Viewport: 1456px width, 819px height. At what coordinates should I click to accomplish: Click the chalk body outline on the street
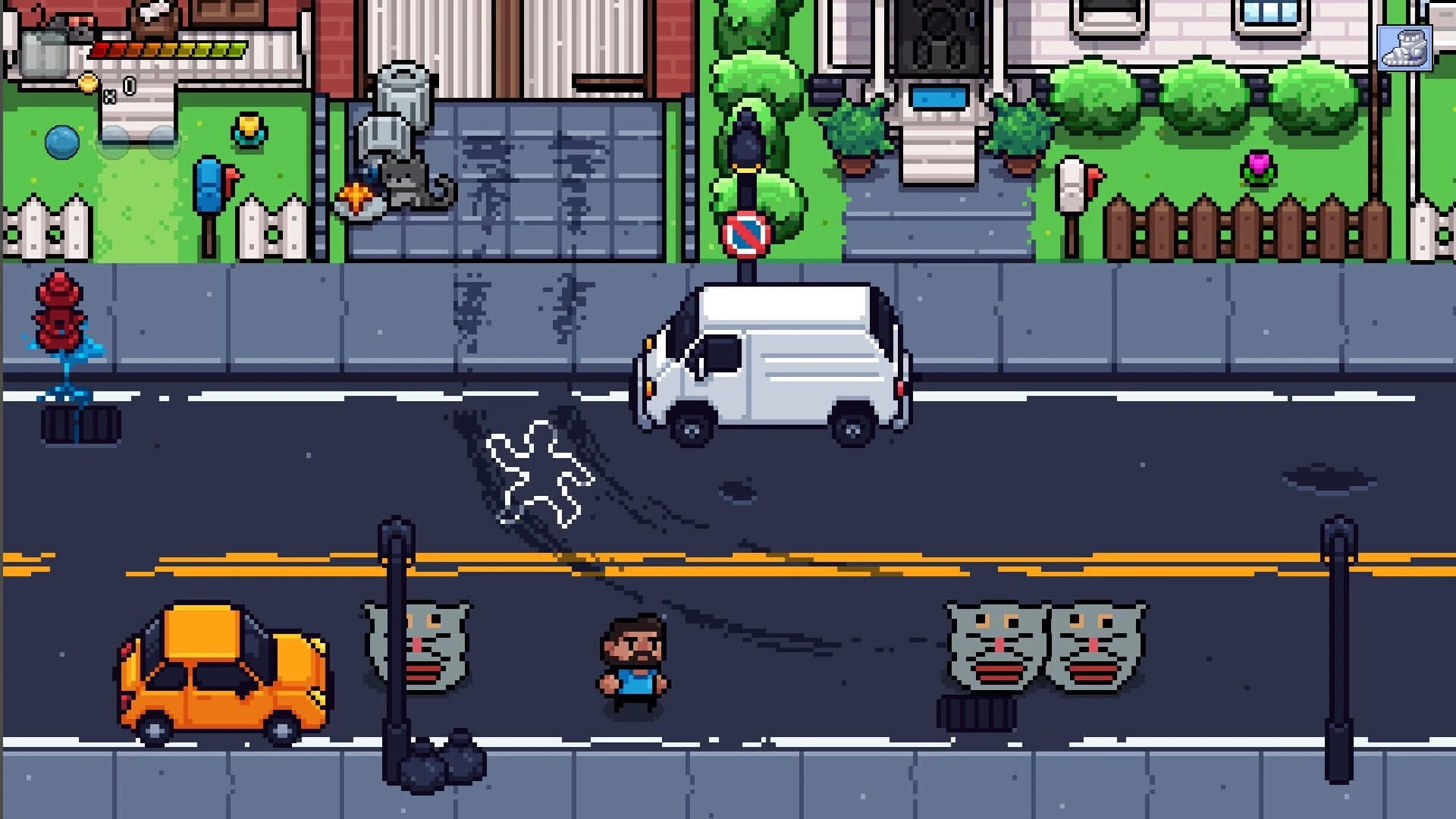pyautogui.click(x=540, y=472)
